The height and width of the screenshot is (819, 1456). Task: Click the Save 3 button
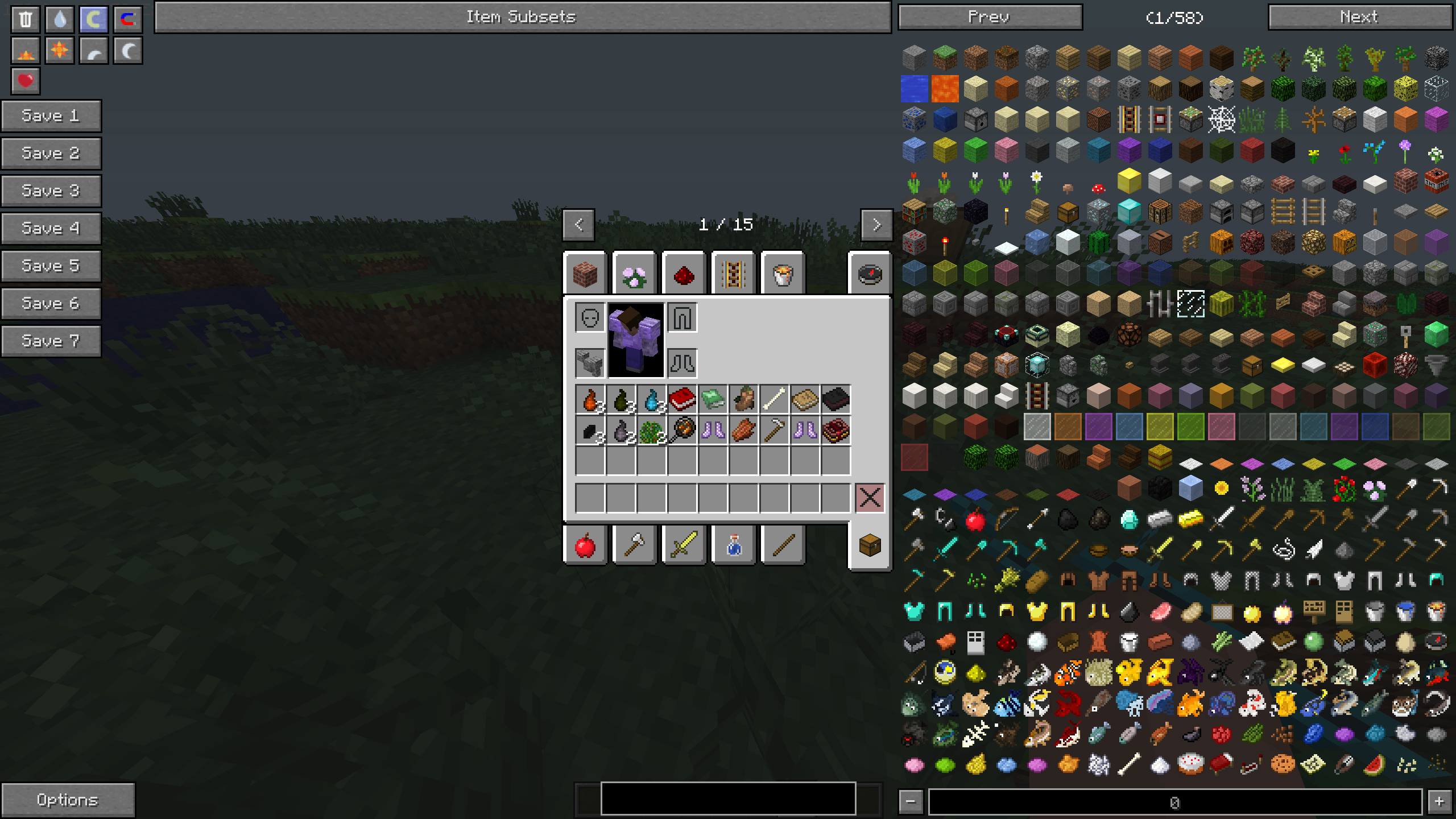(51, 191)
